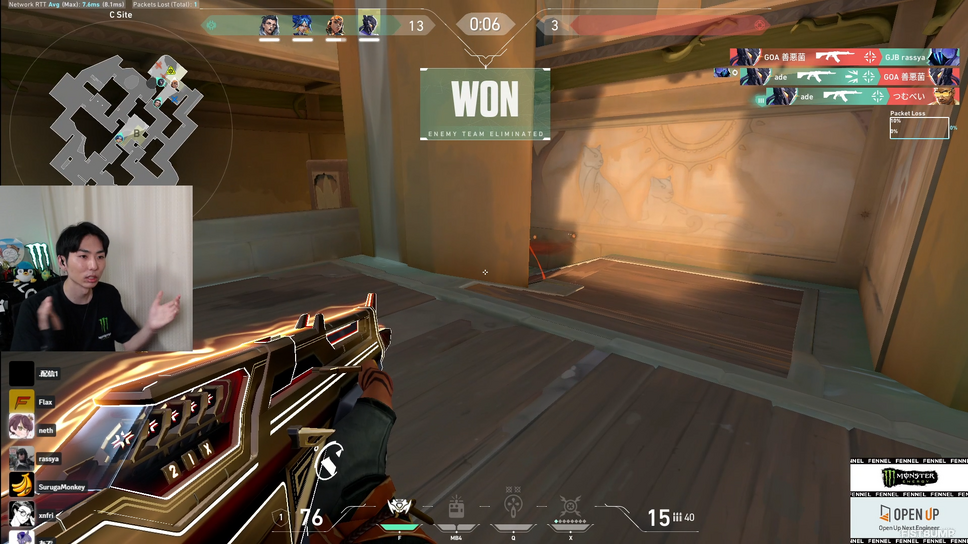Viewport: 968px width, 544px height.
Task: Open the OPEN UP sponsor banner
Action: tap(909, 519)
